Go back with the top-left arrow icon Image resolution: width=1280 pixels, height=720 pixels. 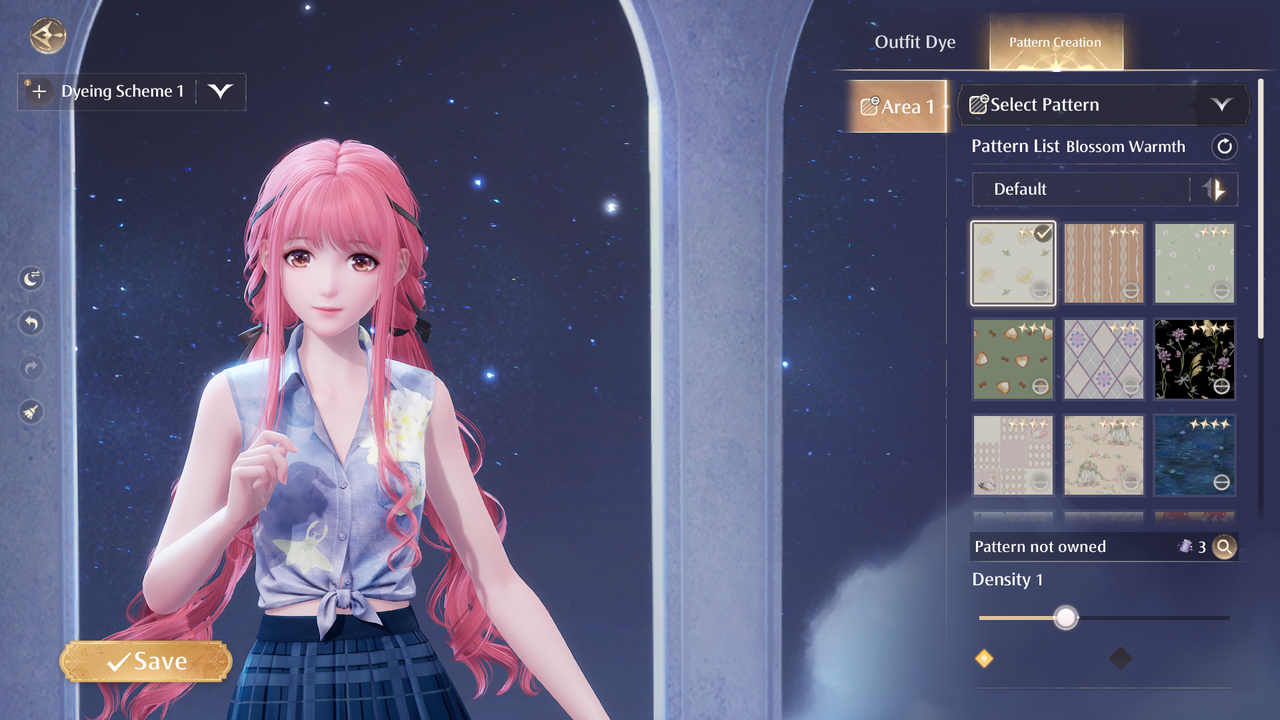tap(47, 37)
